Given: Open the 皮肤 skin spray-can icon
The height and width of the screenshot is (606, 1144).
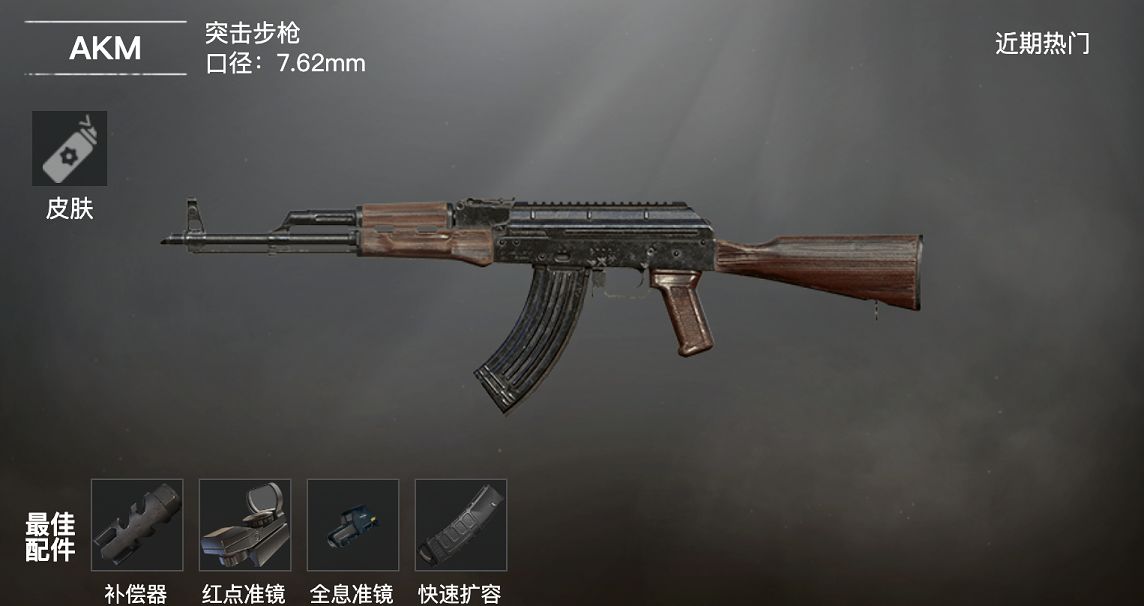Looking at the screenshot, I should tap(69, 148).
